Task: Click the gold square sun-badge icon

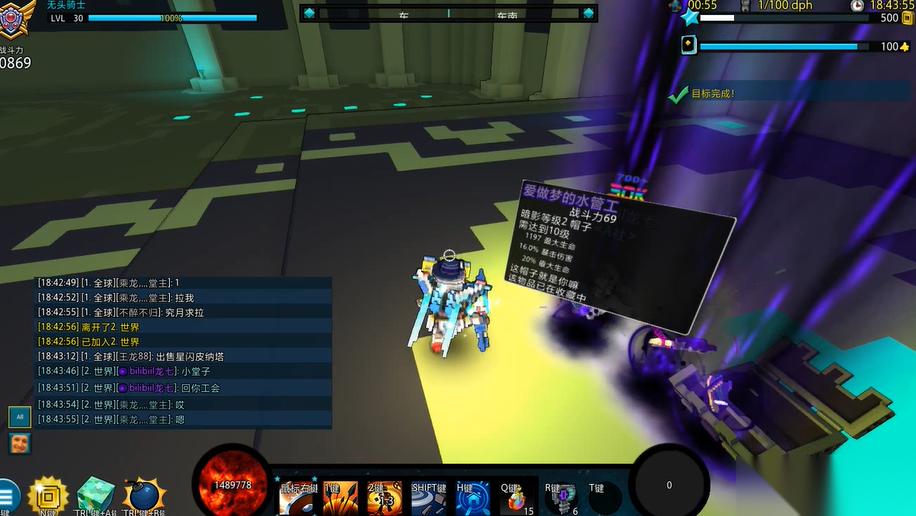Action: (x=47, y=494)
